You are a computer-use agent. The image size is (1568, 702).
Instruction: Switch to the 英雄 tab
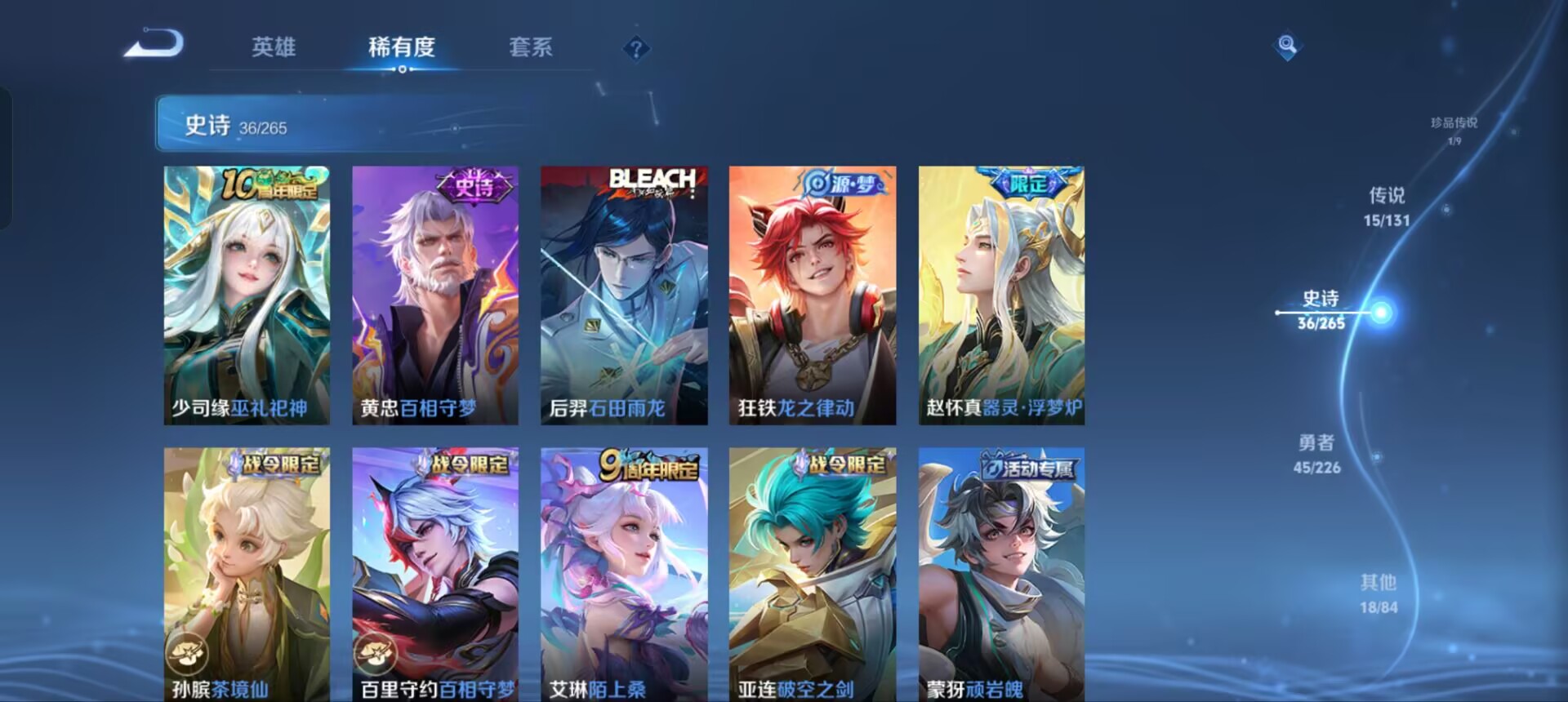pos(274,49)
